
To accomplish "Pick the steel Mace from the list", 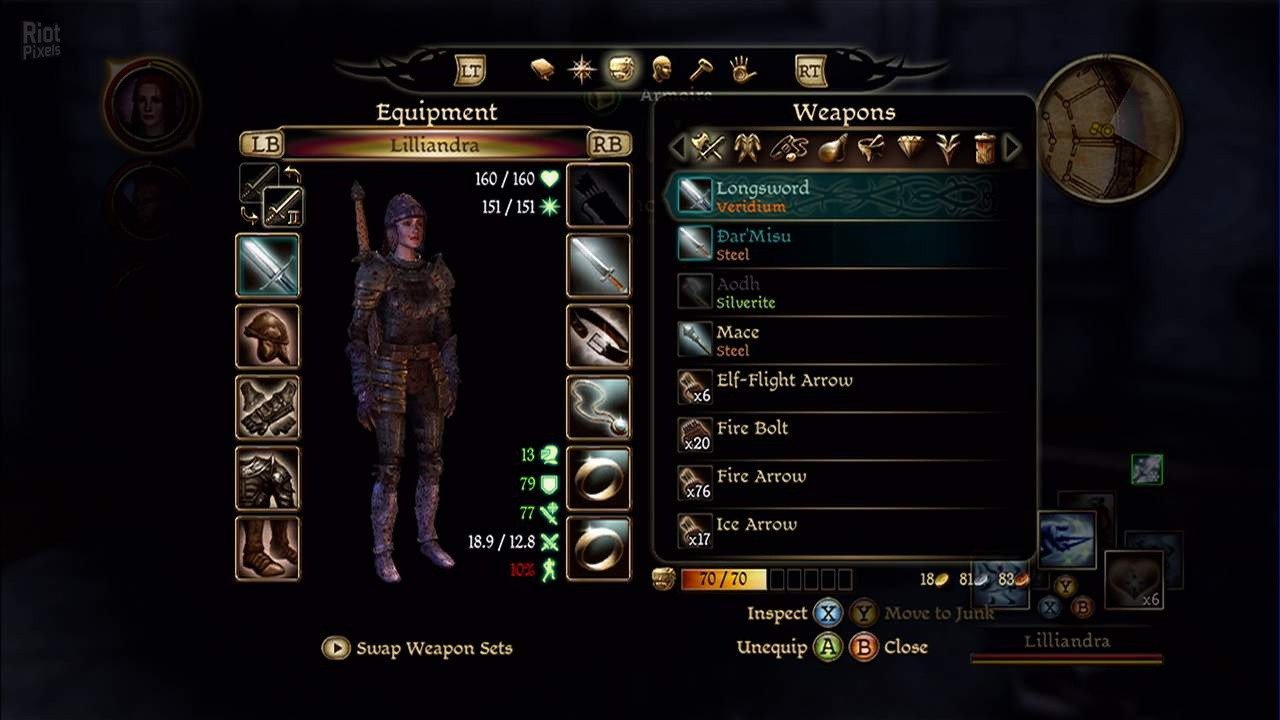I will click(x=840, y=340).
